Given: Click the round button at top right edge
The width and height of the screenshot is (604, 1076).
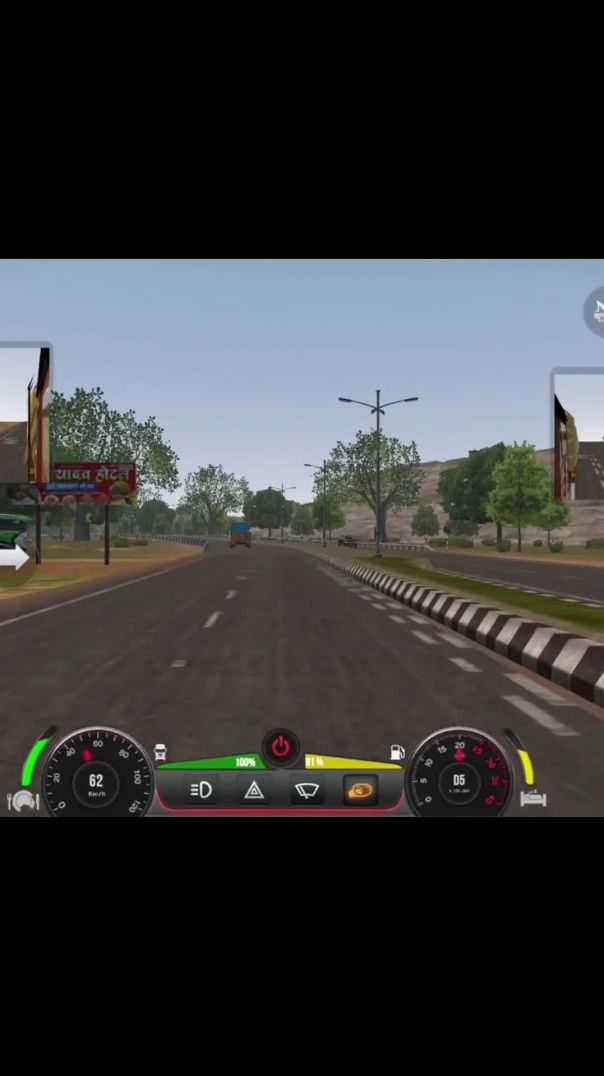Looking at the screenshot, I should pyautogui.click(x=596, y=311).
